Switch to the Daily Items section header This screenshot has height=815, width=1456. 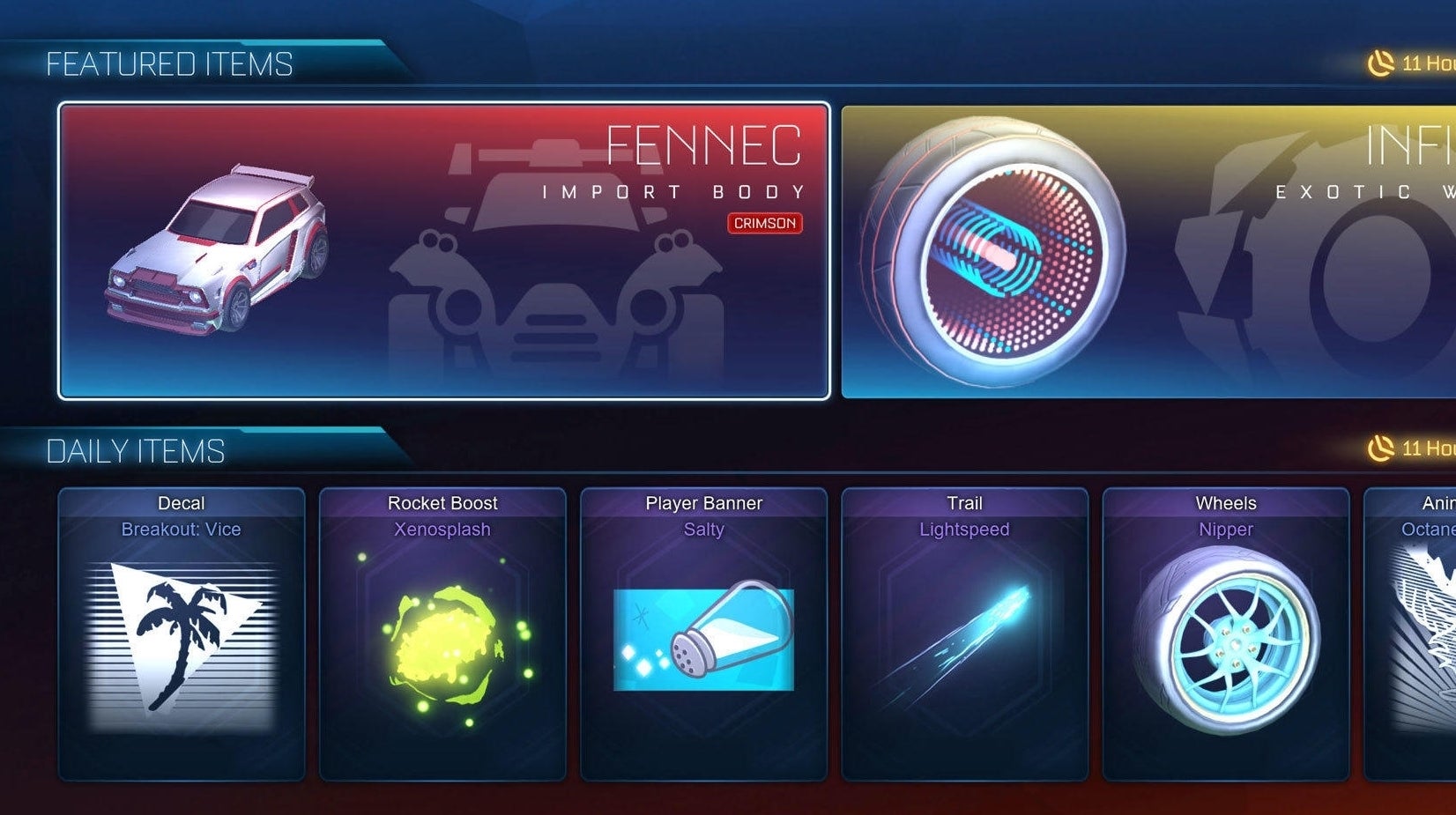click(x=137, y=451)
